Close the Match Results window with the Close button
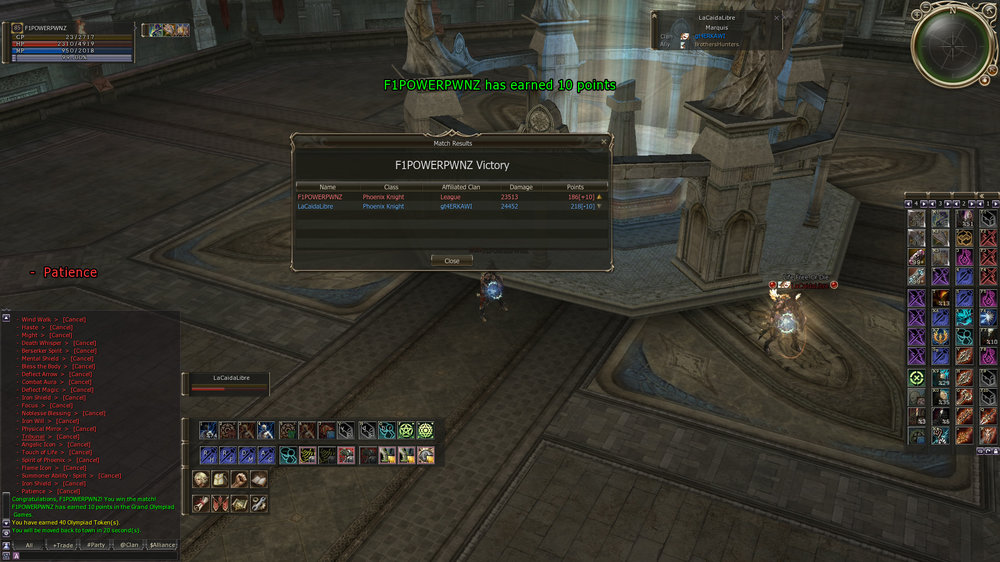Image resolution: width=1000 pixels, height=562 pixels. coord(452,260)
